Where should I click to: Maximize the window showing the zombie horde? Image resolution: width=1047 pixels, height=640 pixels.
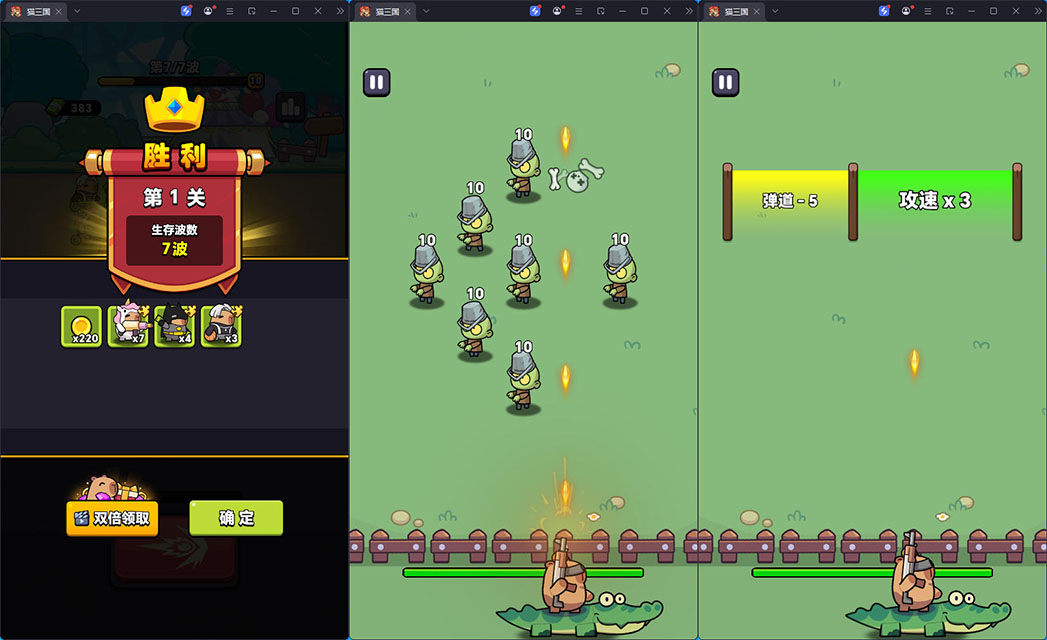tap(644, 11)
